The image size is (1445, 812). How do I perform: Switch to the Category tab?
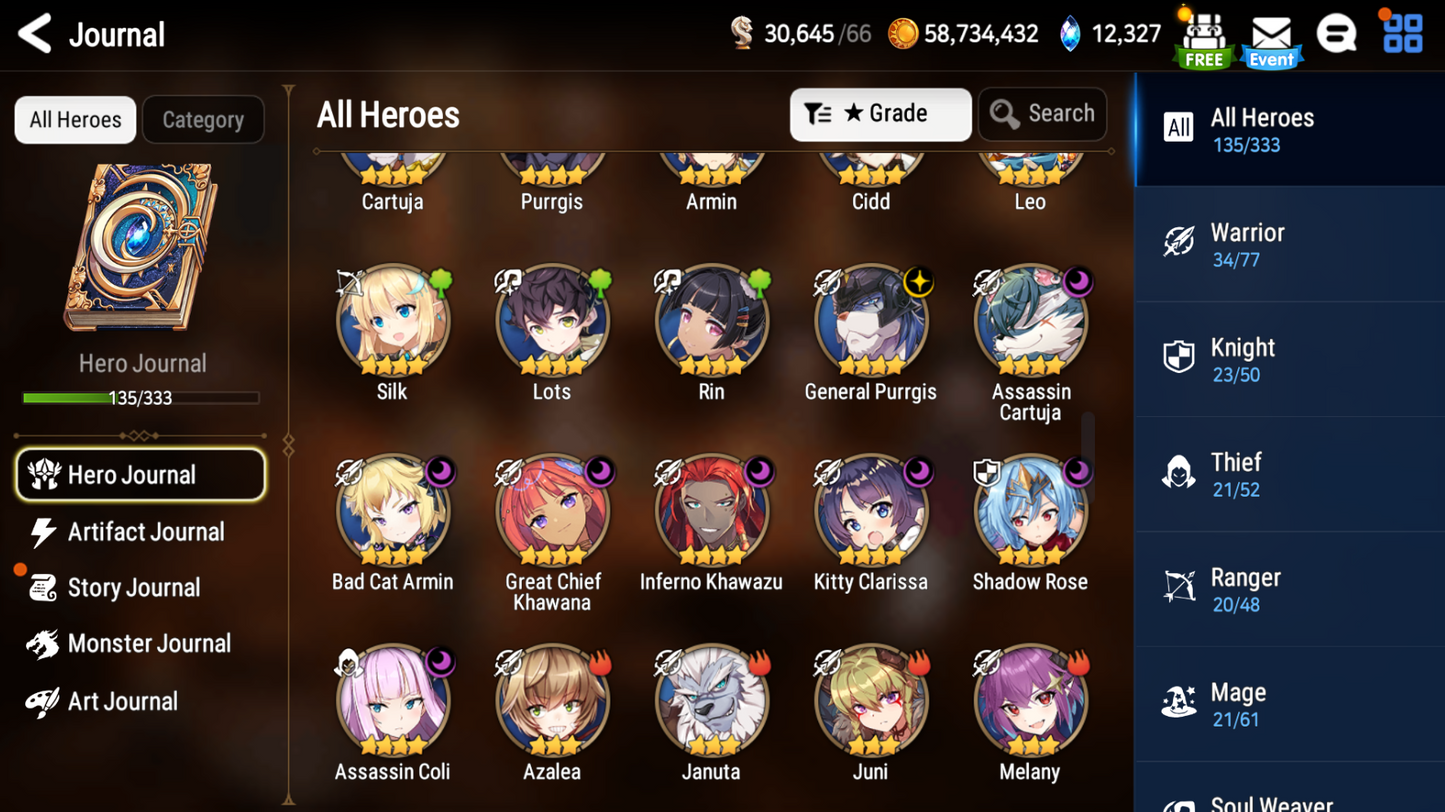click(203, 119)
